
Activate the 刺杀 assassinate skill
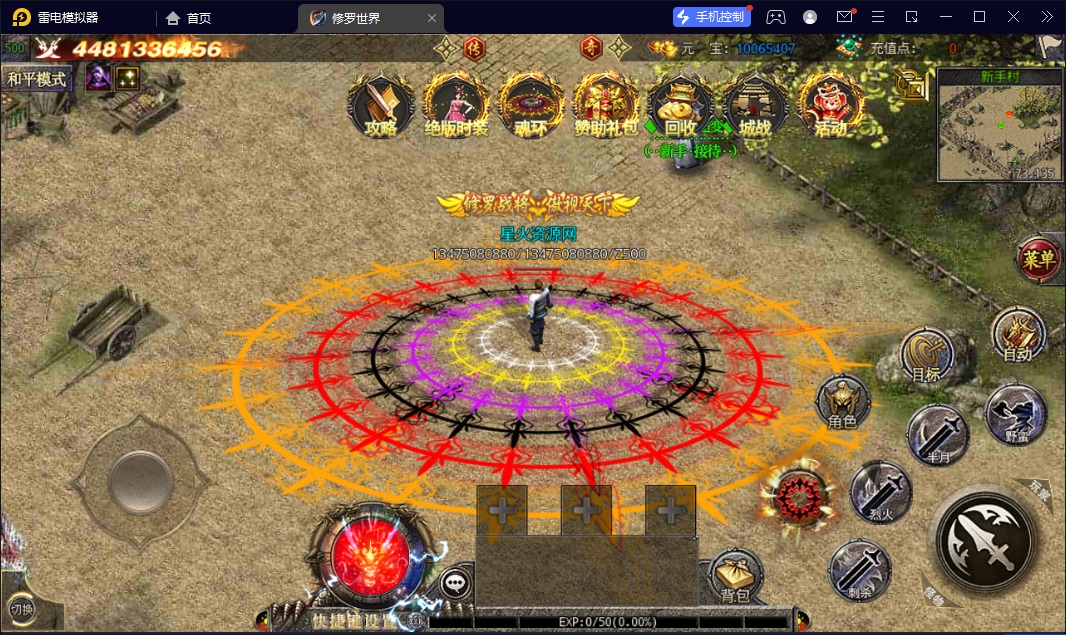859,570
